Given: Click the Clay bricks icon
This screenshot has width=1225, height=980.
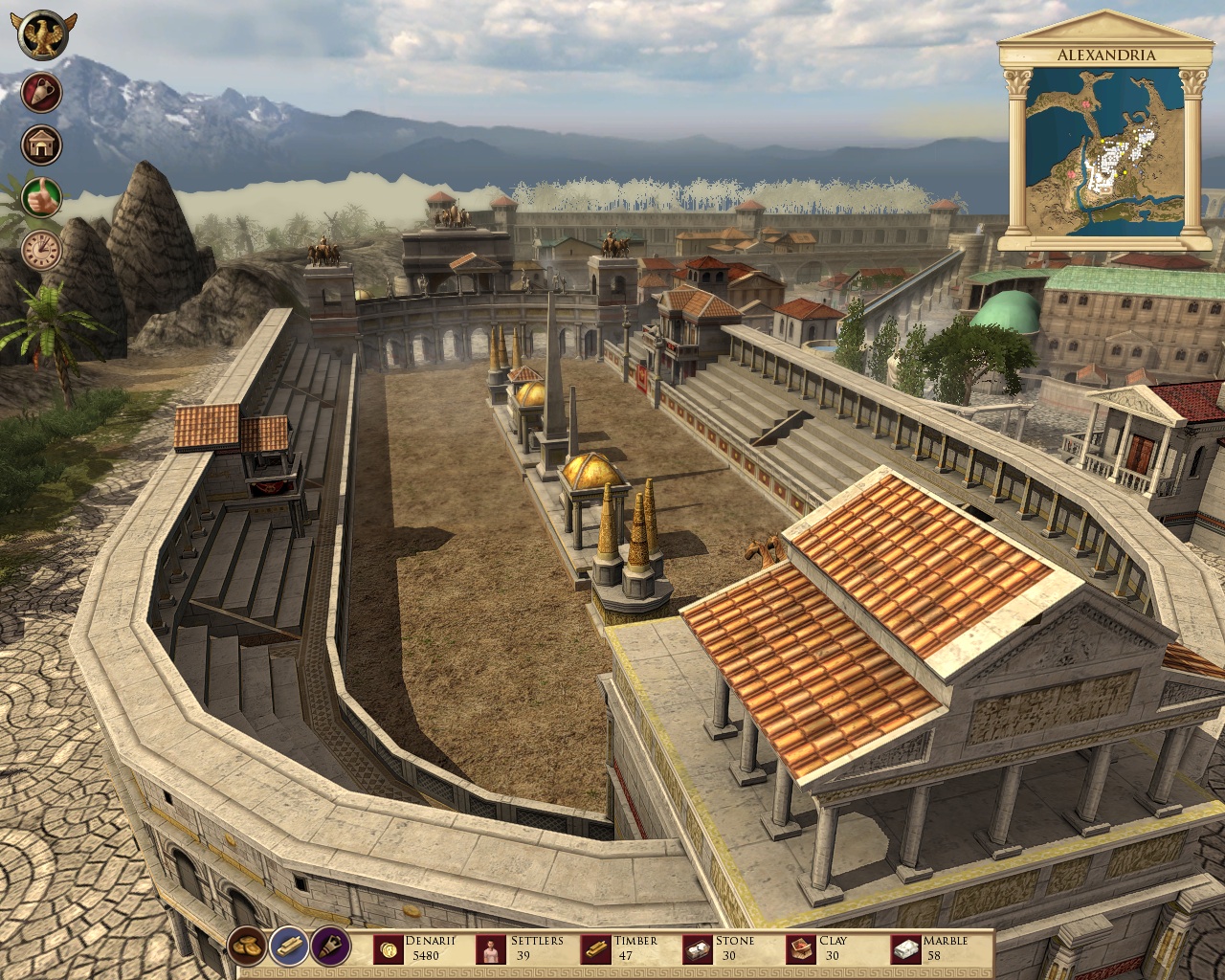Looking at the screenshot, I should click(x=800, y=947).
